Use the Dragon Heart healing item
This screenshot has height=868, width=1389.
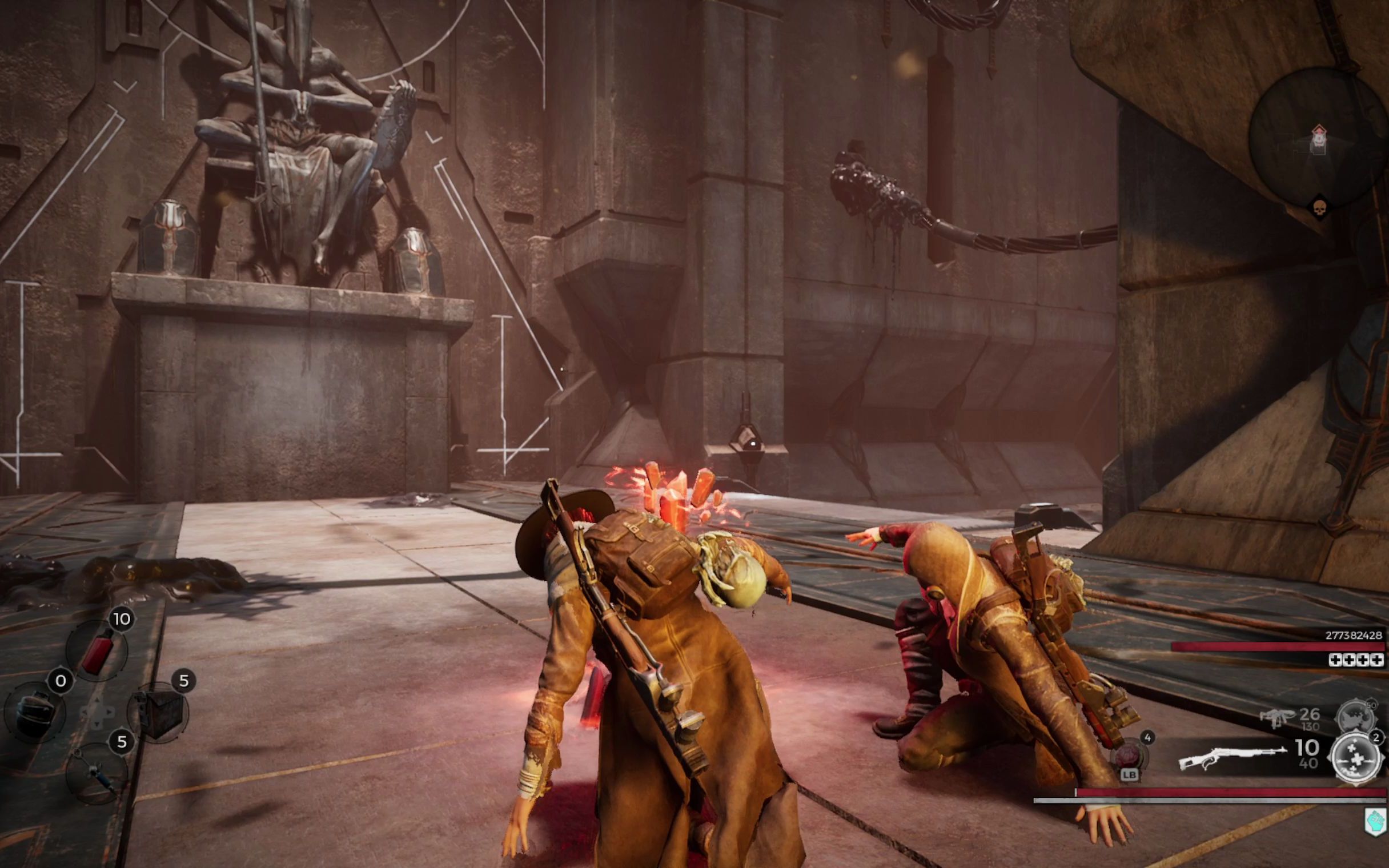(x=1130, y=754)
